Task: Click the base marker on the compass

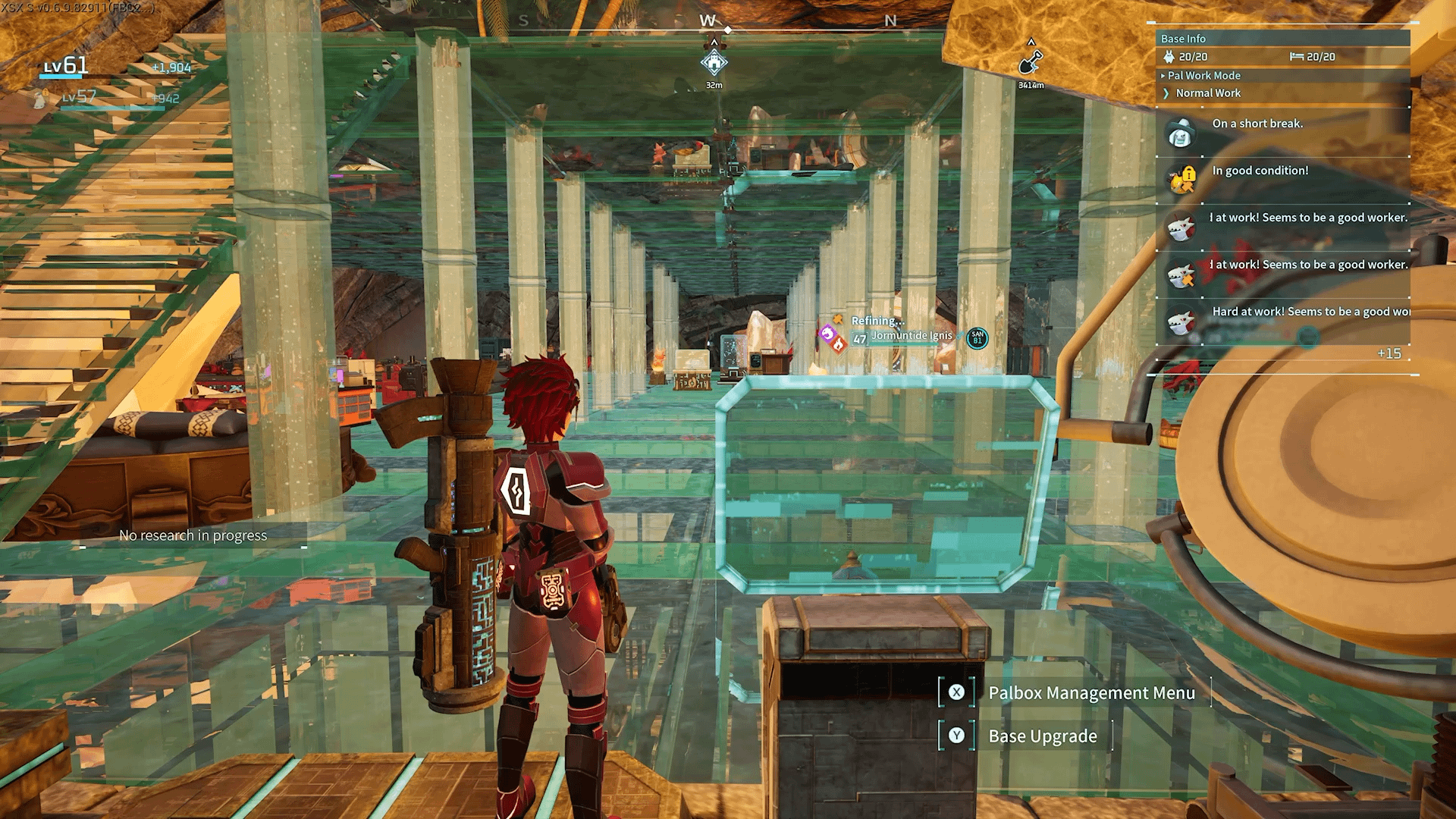Action: (x=714, y=63)
